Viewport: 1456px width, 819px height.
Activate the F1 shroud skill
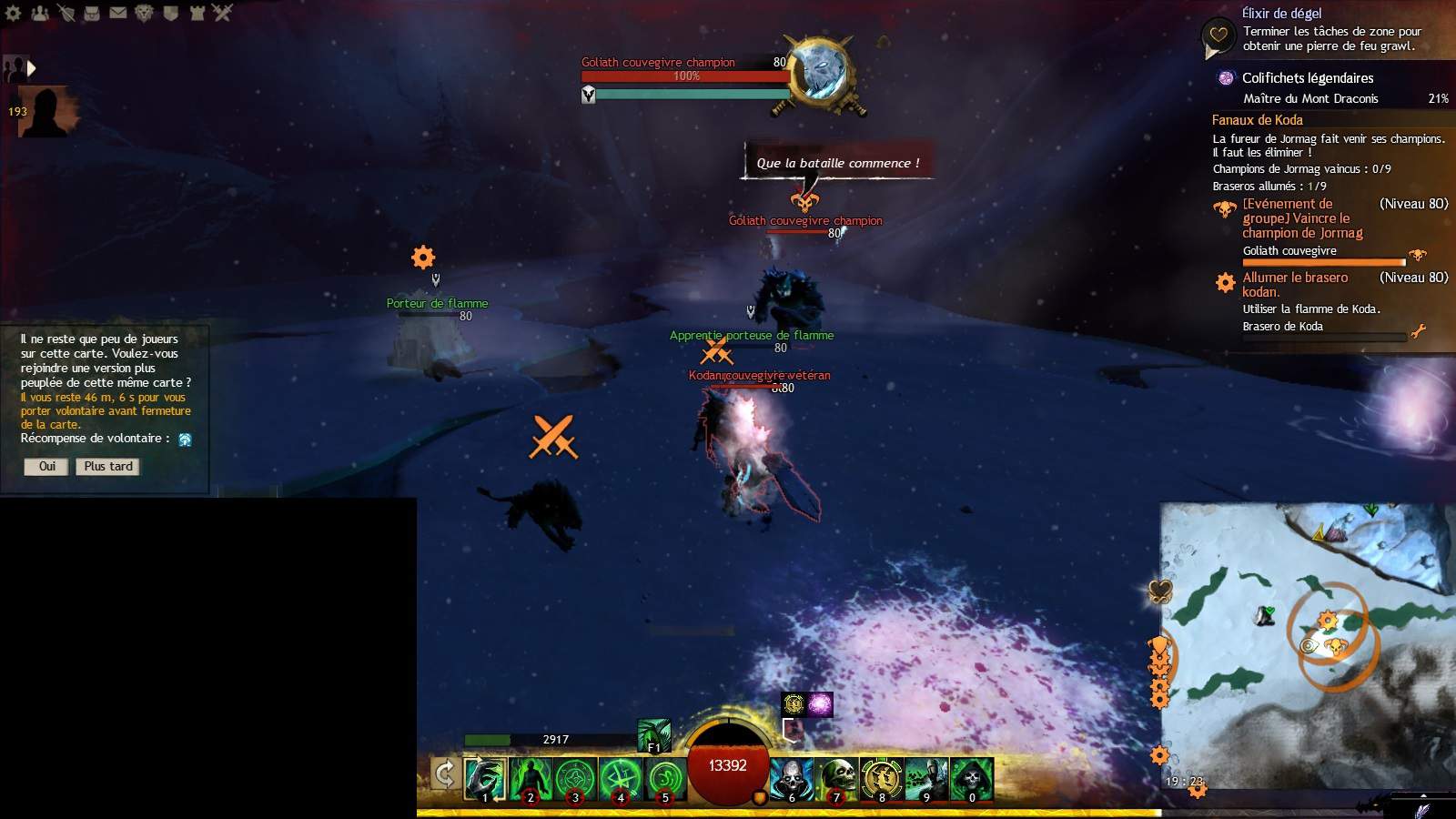tap(654, 735)
